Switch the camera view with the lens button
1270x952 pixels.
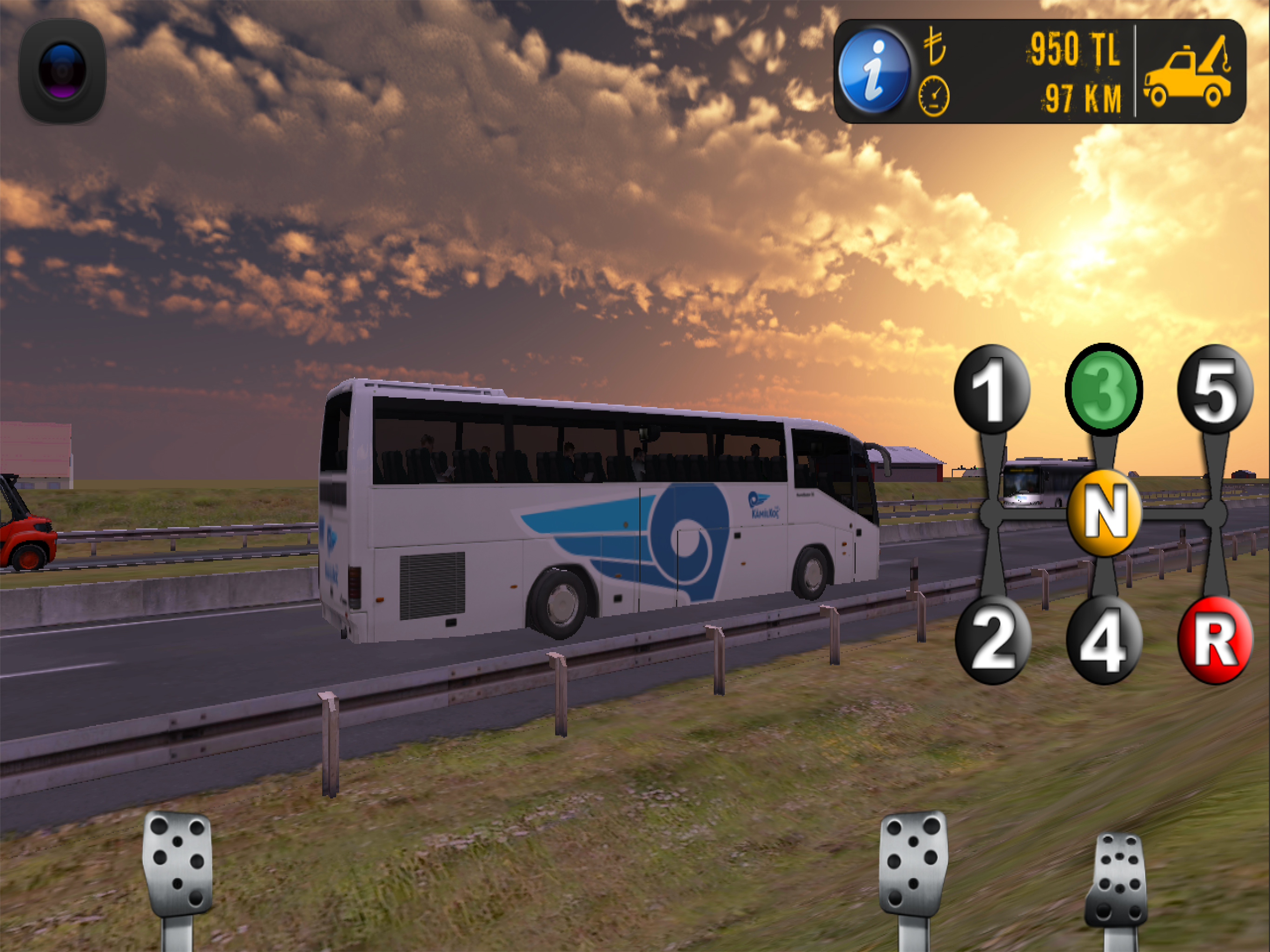pyautogui.click(x=62, y=71)
